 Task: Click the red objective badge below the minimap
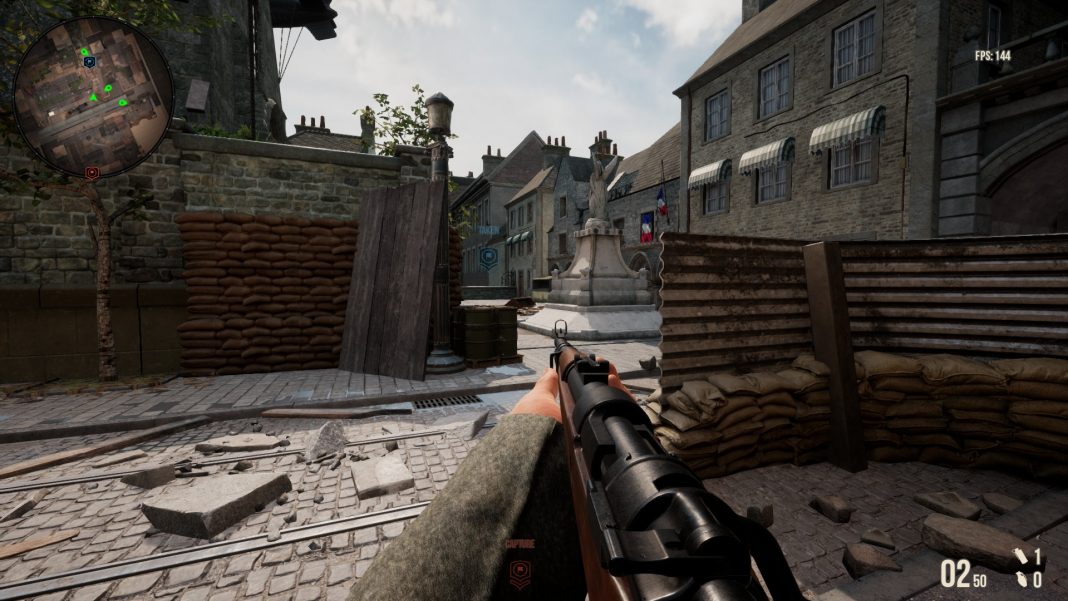pyautogui.click(x=92, y=173)
